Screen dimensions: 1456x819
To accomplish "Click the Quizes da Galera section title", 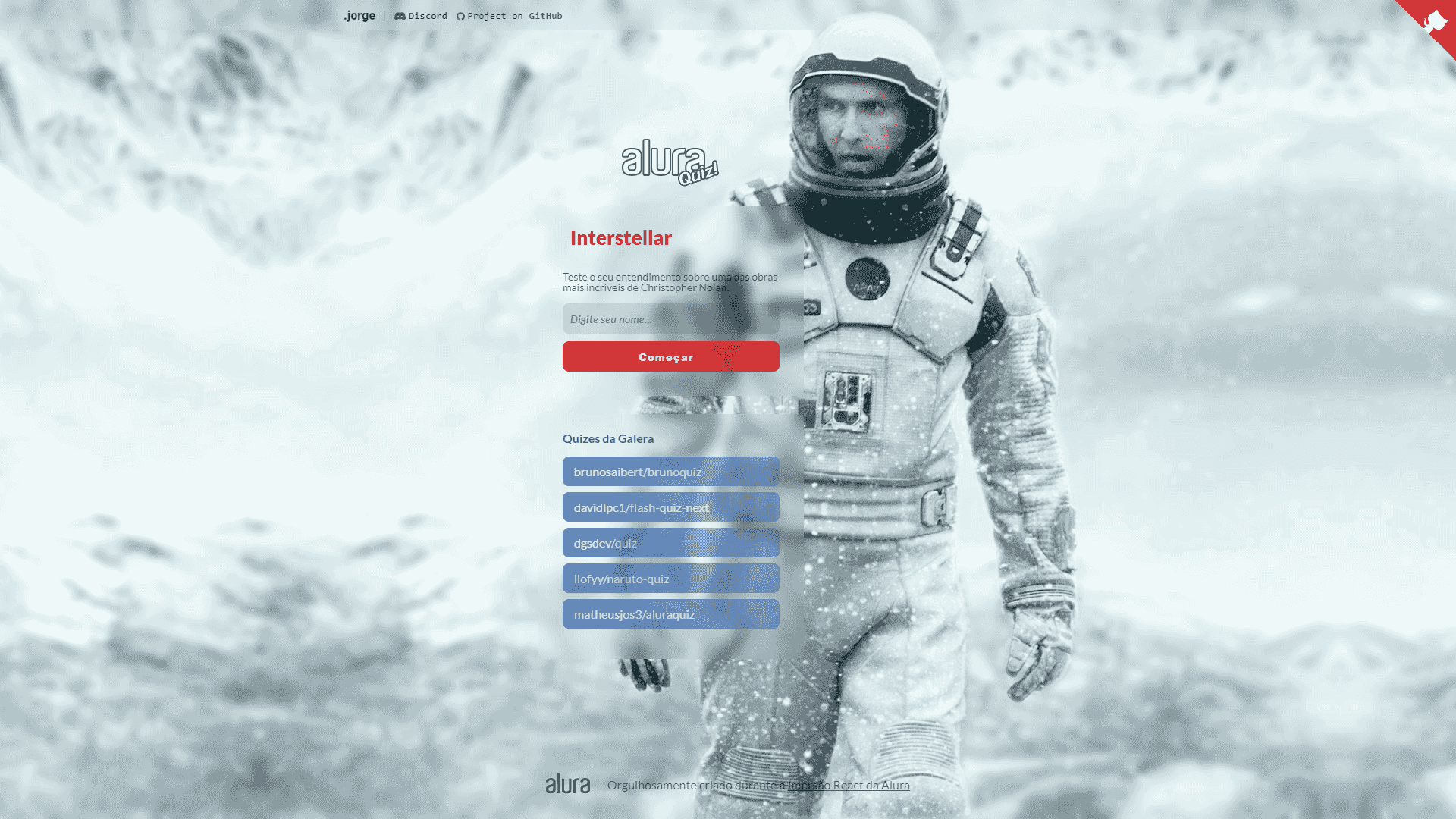I will [x=608, y=438].
